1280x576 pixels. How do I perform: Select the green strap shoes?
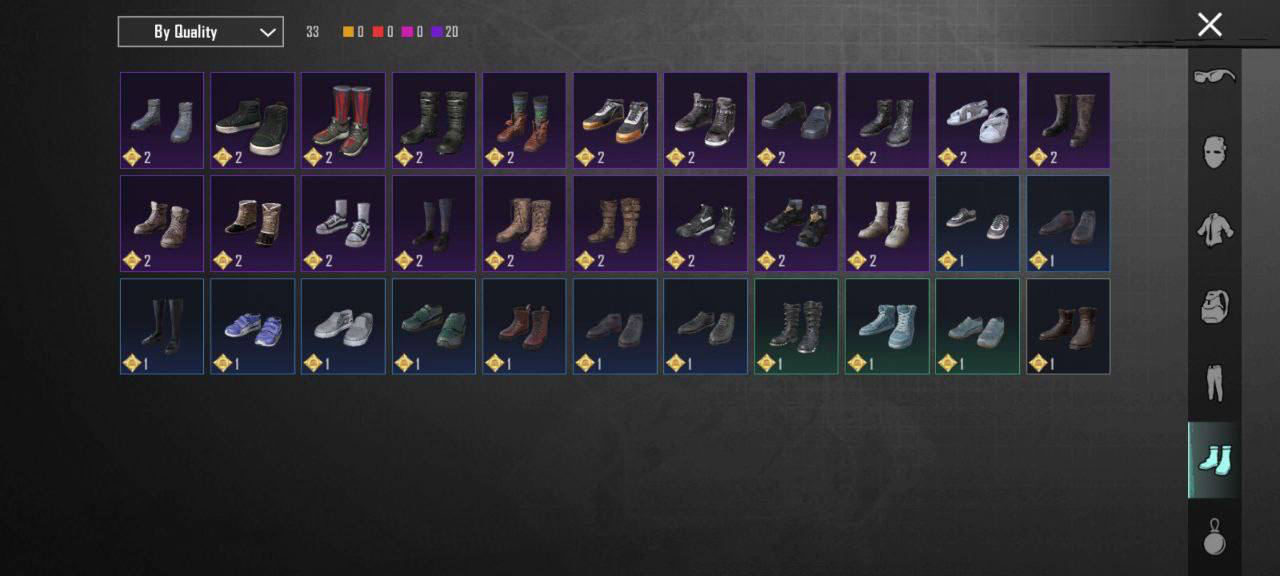coord(433,326)
